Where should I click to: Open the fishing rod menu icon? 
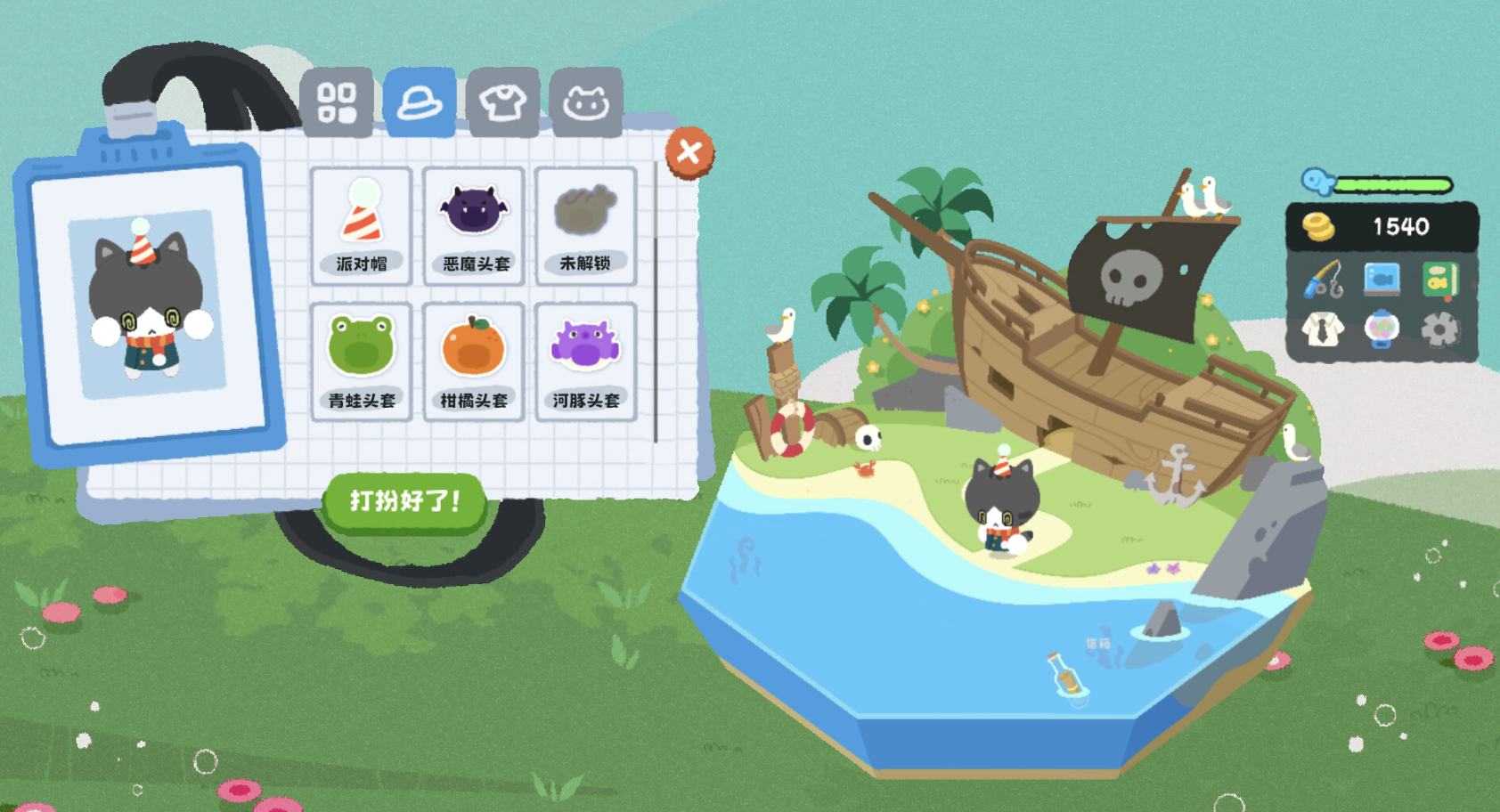pyautogui.click(x=1324, y=280)
